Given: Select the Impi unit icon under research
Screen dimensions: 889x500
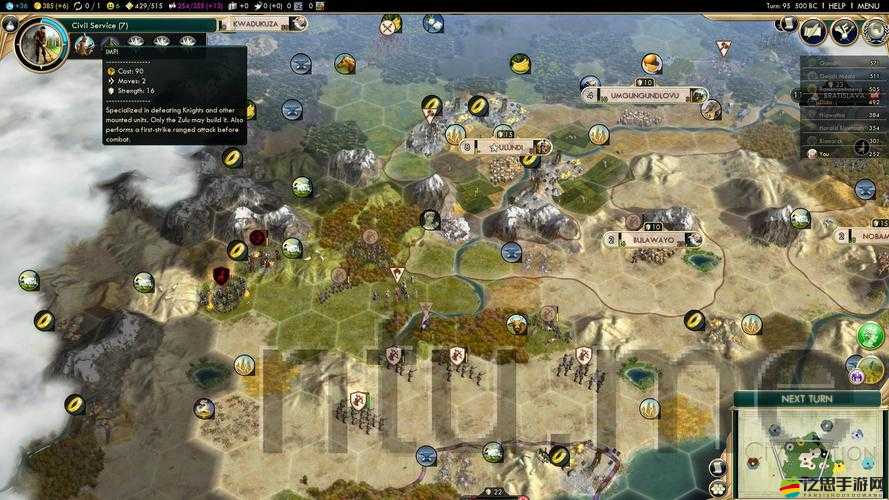Looking at the screenshot, I should coord(85,41).
